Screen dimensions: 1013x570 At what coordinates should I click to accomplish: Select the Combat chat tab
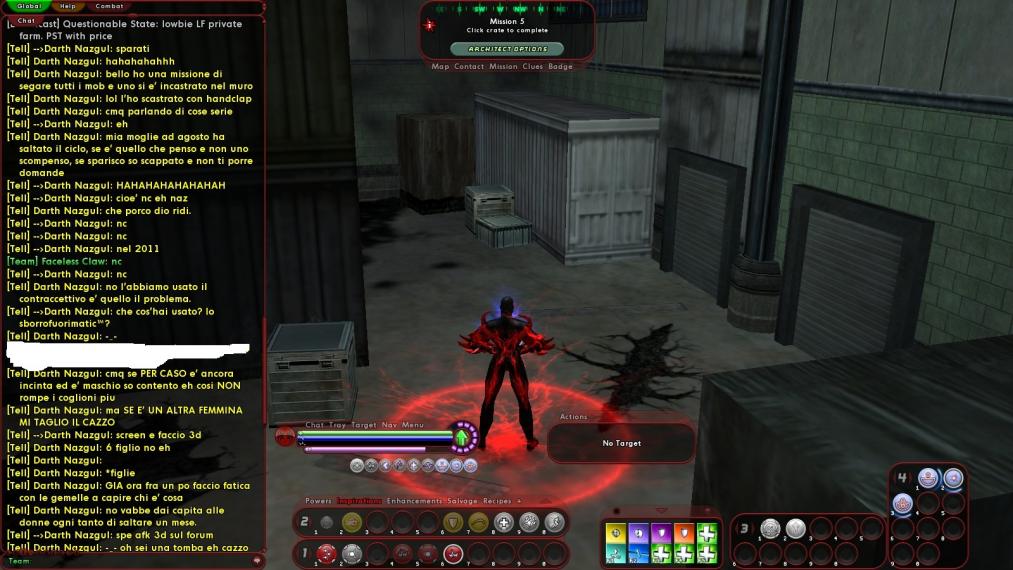pyautogui.click(x=109, y=6)
